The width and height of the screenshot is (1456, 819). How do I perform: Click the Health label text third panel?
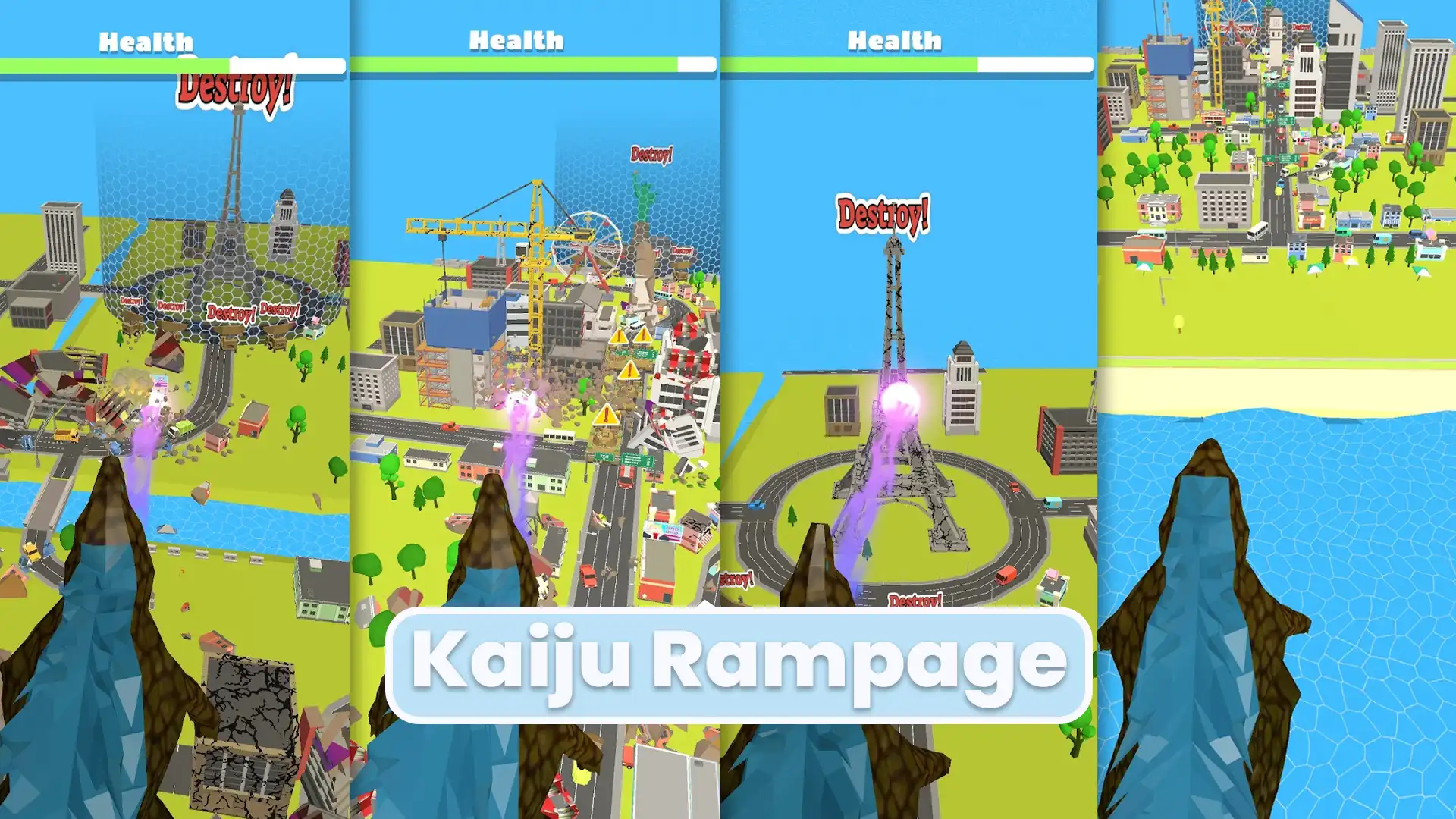point(895,42)
